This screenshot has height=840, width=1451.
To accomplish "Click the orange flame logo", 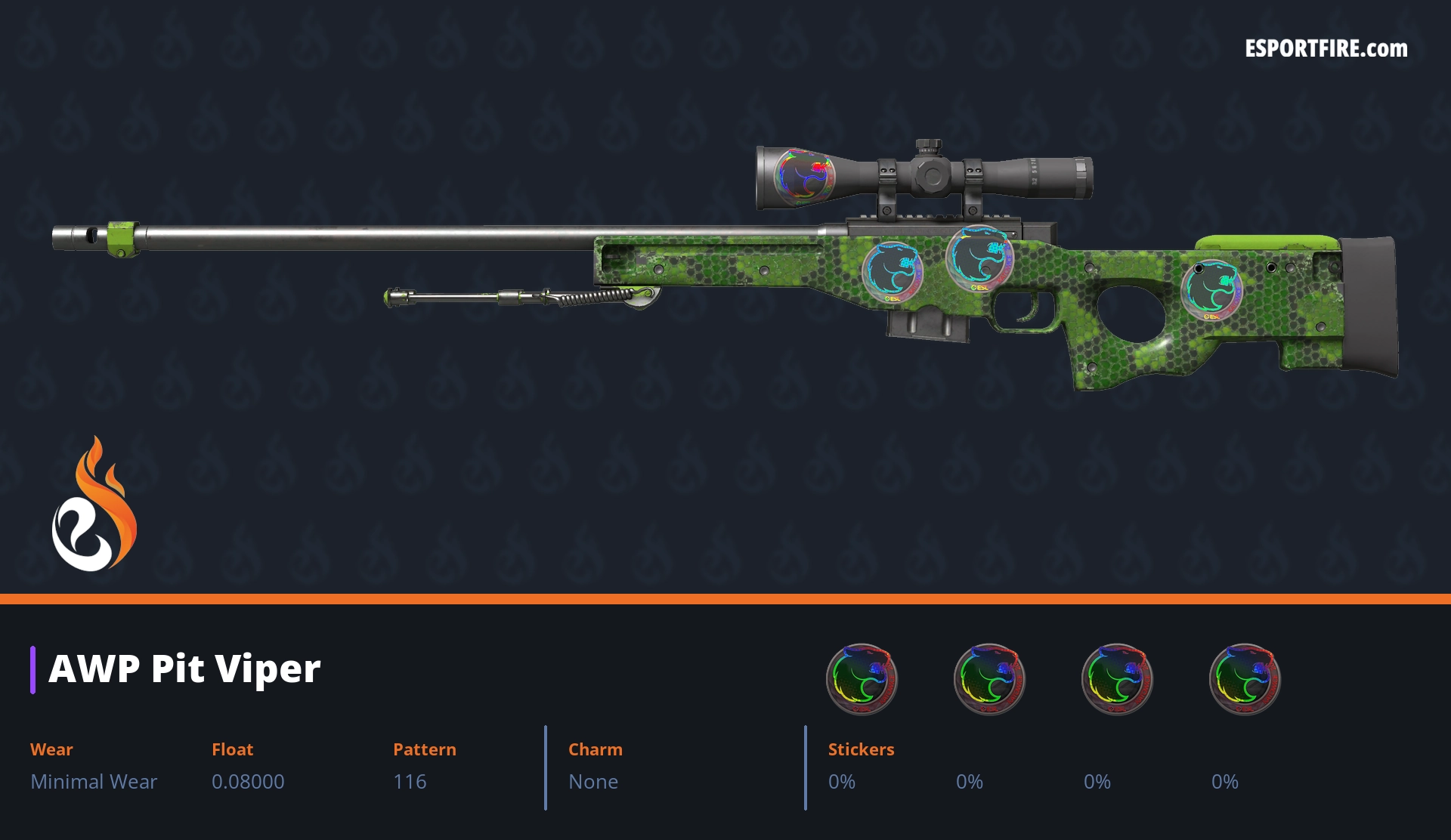I will [94, 505].
